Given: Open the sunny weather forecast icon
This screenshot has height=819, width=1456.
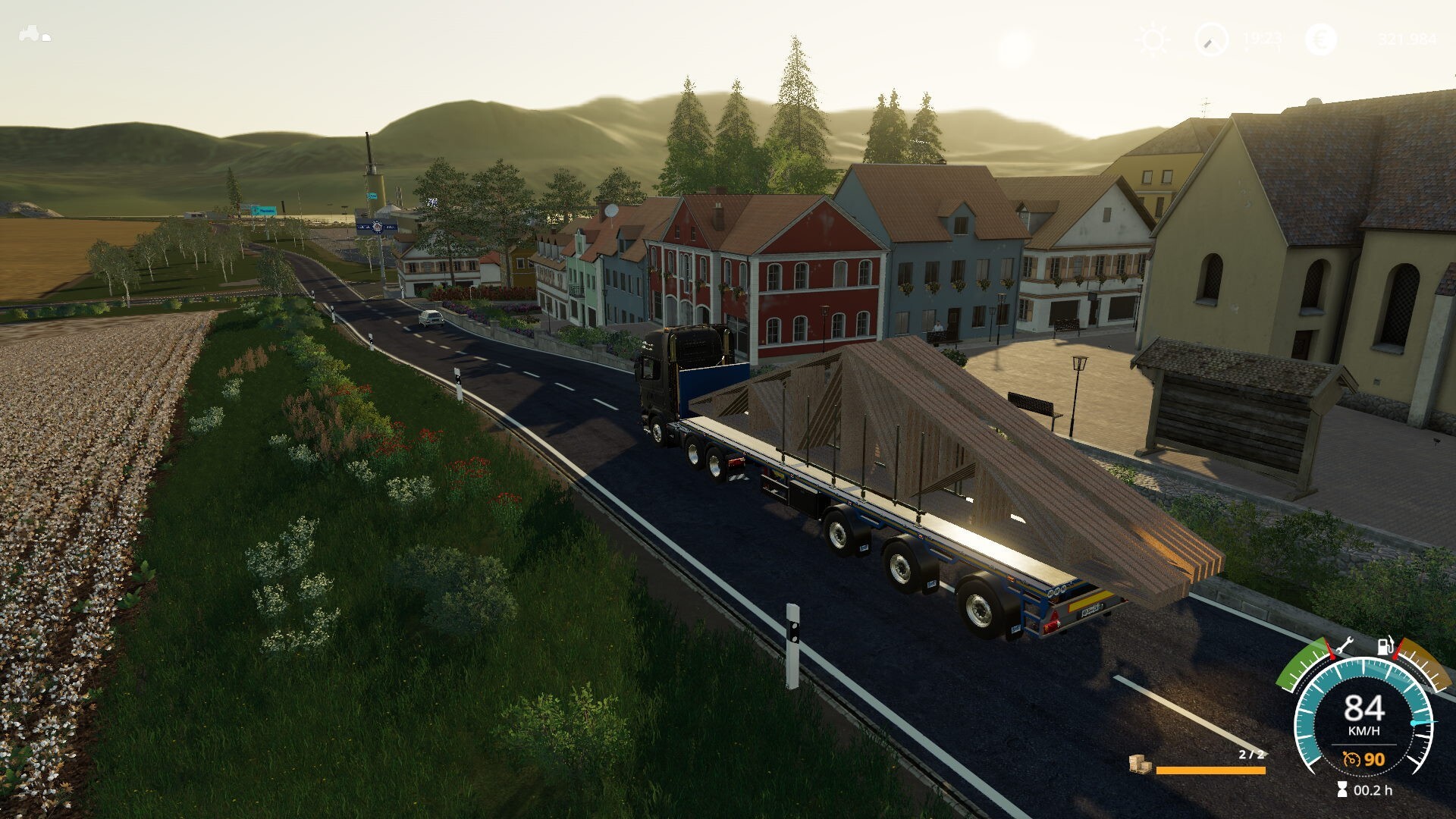Looking at the screenshot, I should click(1153, 39).
